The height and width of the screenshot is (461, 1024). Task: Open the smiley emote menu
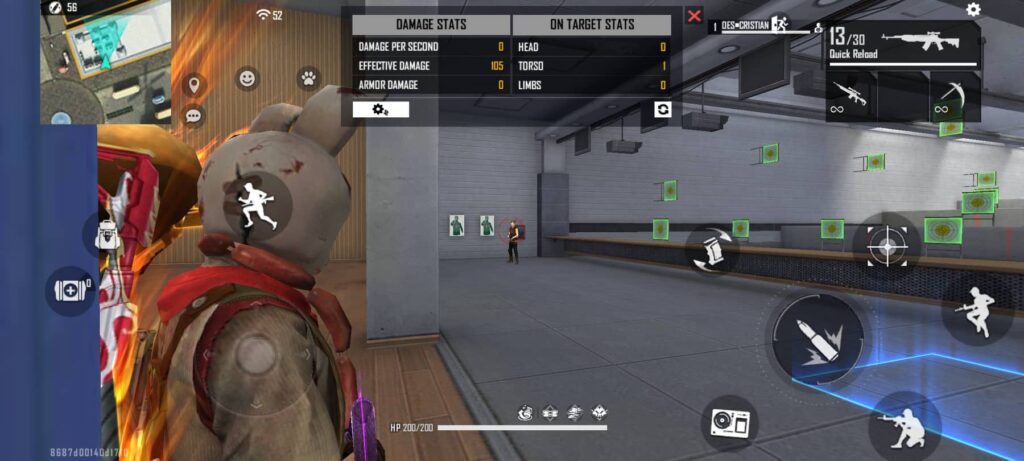(x=248, y=78)
